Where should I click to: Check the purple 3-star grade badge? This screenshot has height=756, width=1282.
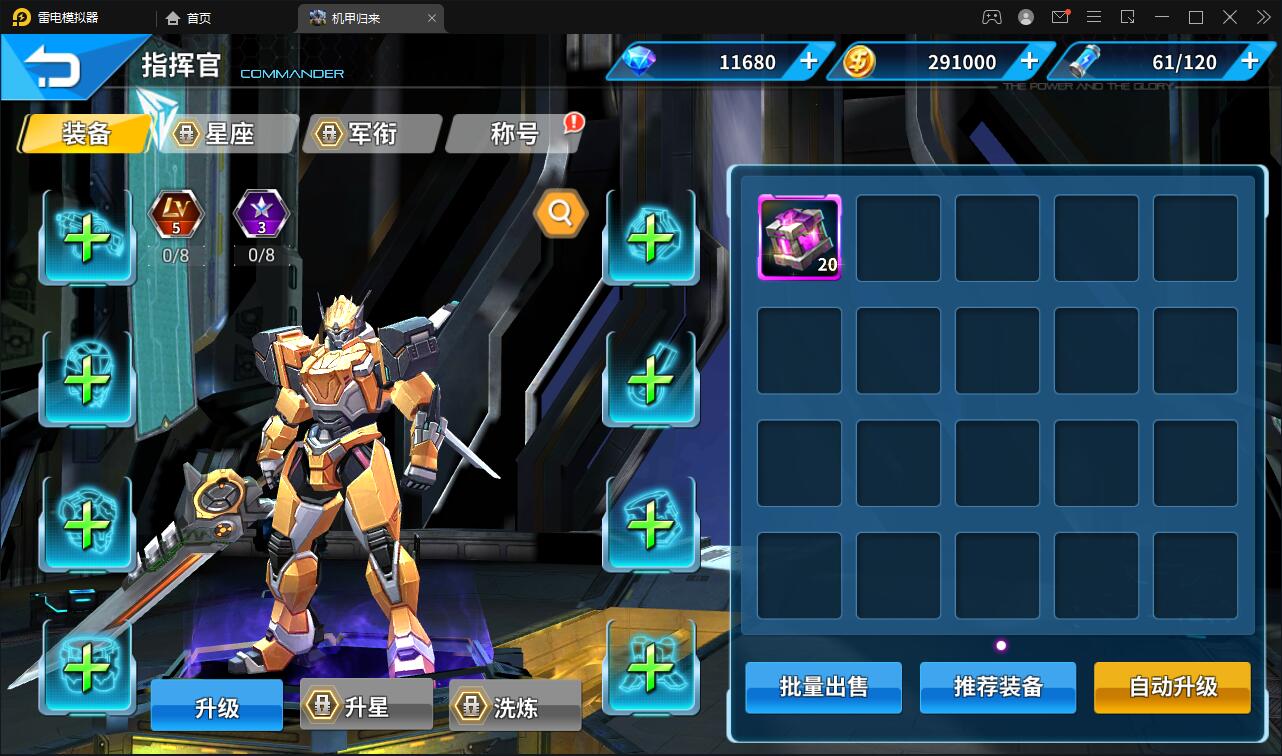click(261, 214)
